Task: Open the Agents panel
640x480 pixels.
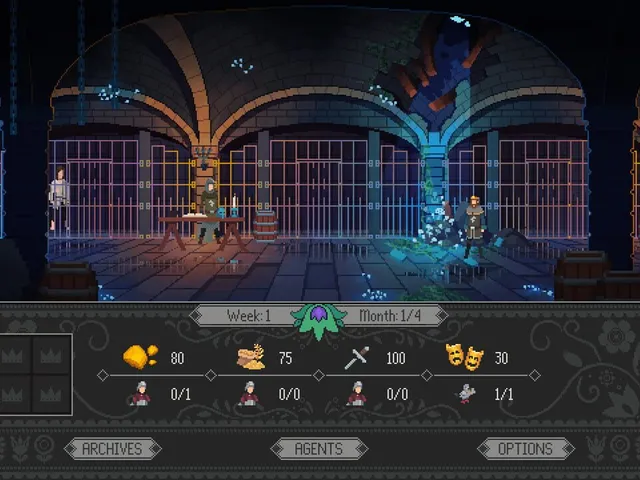Action: [x=318, y=449]
